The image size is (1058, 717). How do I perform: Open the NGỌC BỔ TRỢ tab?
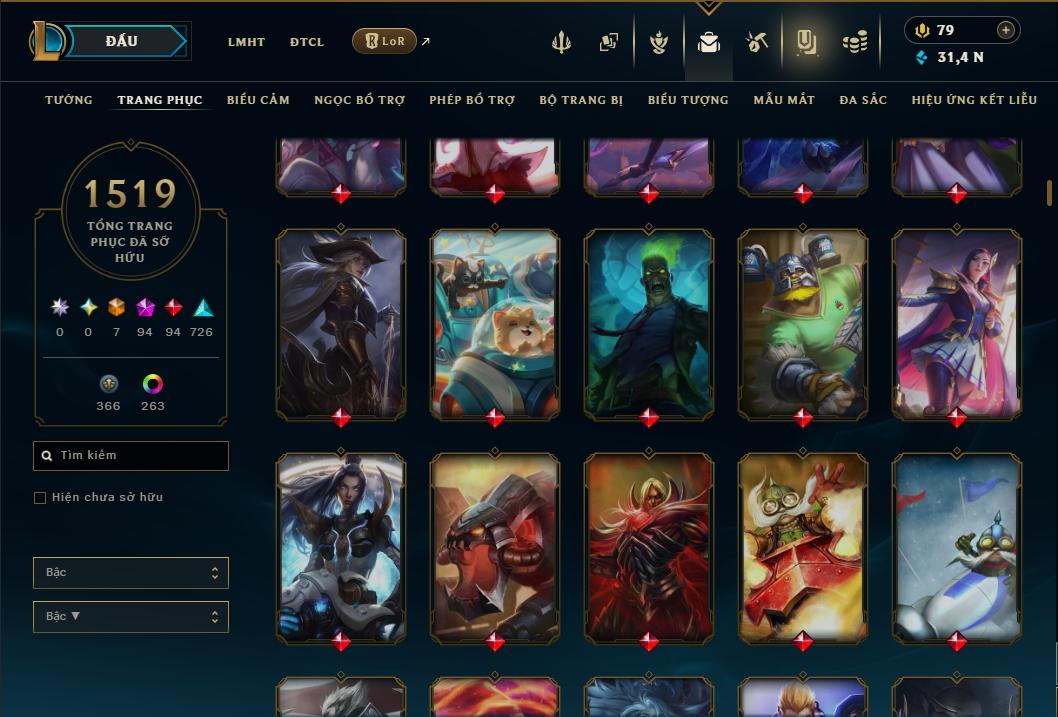[360, 100]
